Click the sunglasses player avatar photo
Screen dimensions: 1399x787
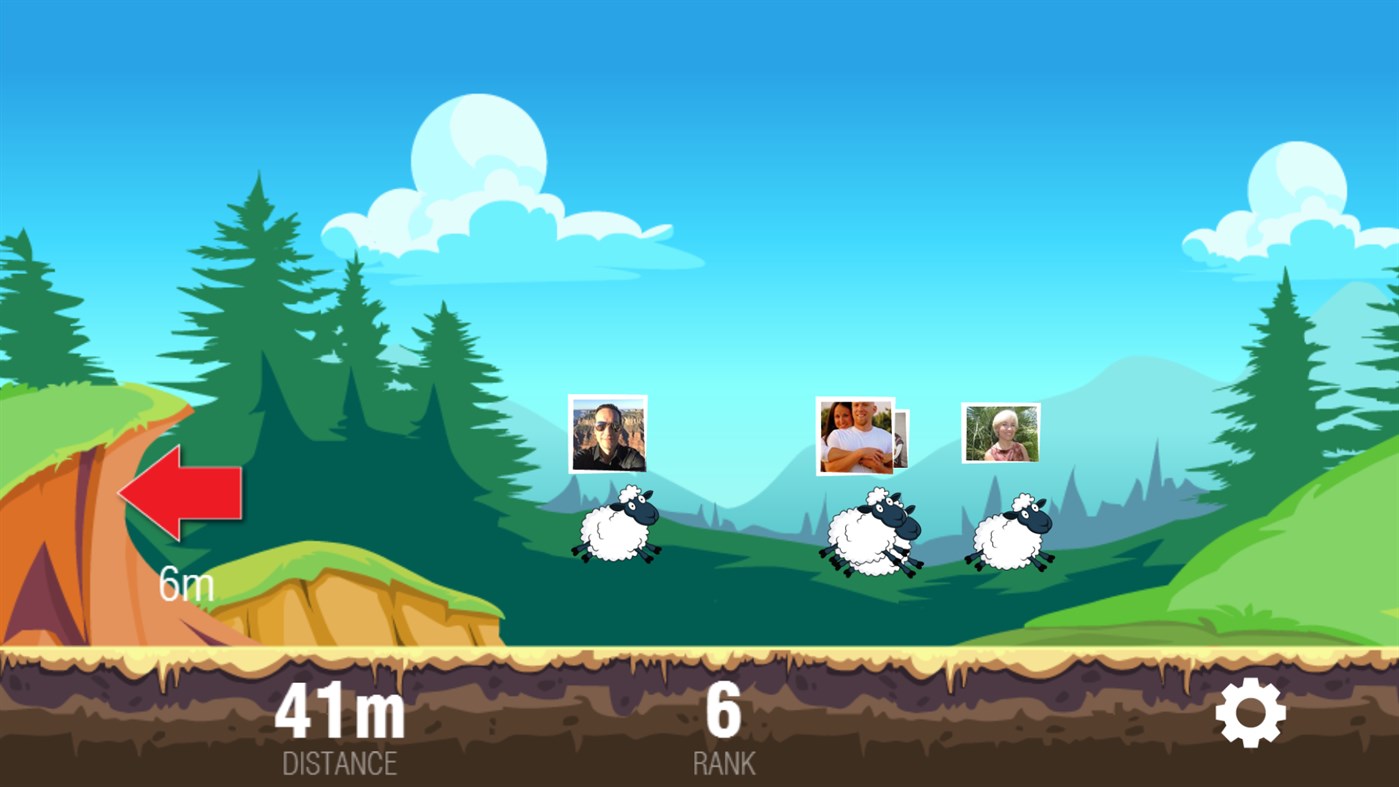tap(607, 434)
